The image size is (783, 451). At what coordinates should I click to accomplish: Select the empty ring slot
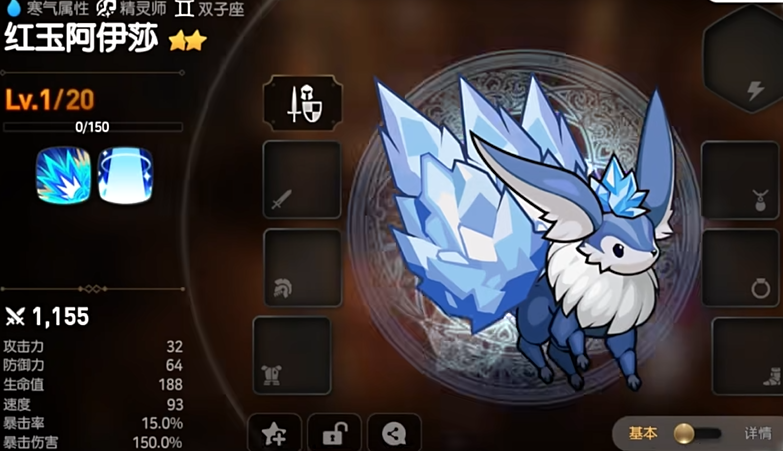point(741,267)
